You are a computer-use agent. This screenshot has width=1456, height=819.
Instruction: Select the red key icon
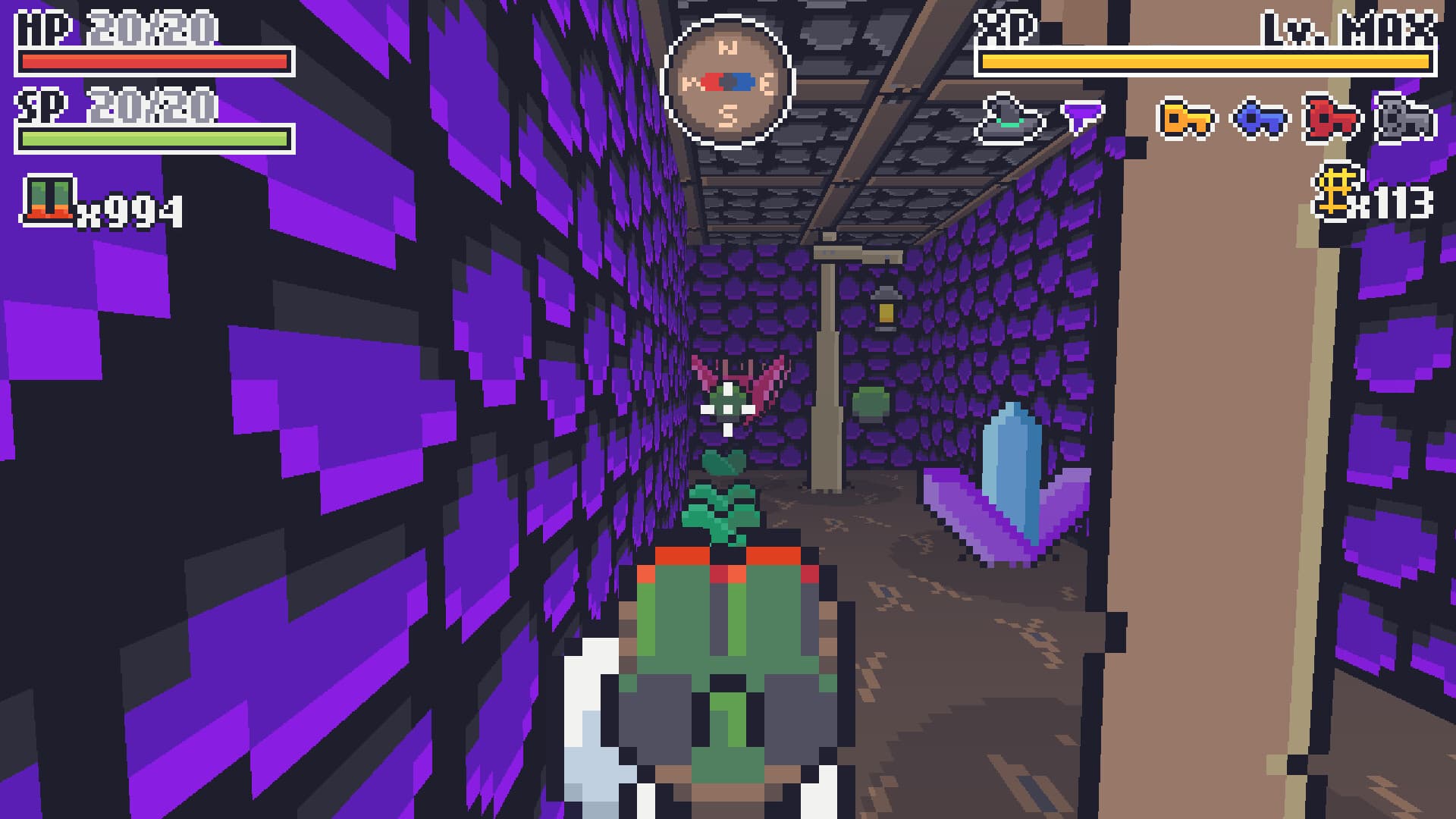pyautogui.click(x=1331, y=120)
